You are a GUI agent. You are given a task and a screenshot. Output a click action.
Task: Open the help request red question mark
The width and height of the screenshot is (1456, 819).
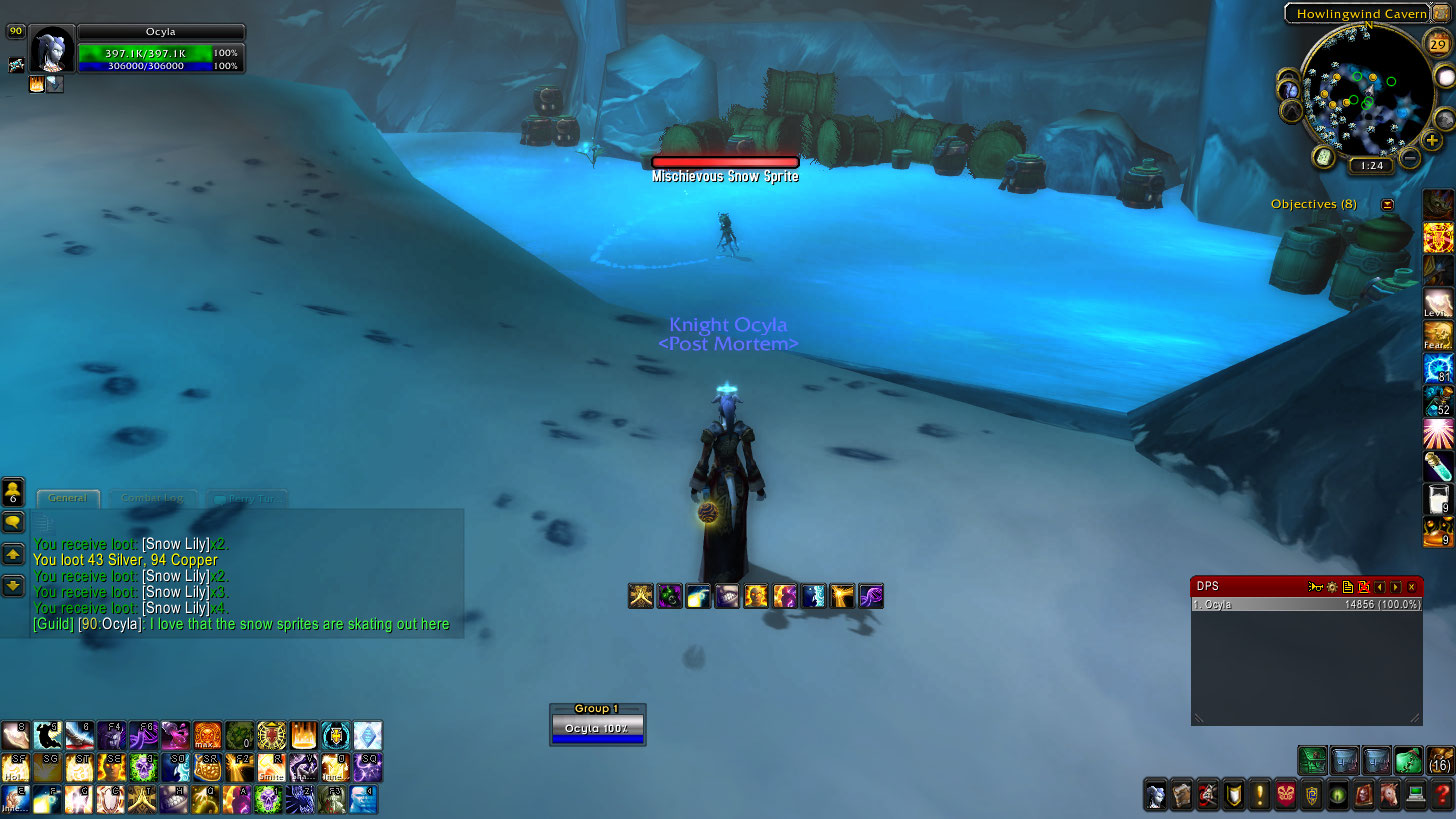pos(1441,796)
